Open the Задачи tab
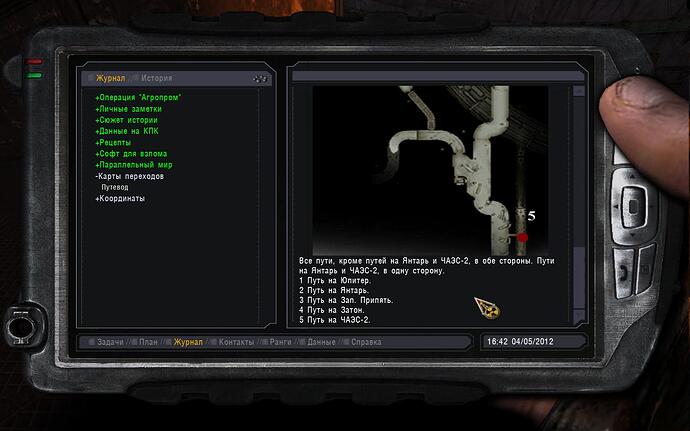The image size is (690, 431). (x=110, y=342)
